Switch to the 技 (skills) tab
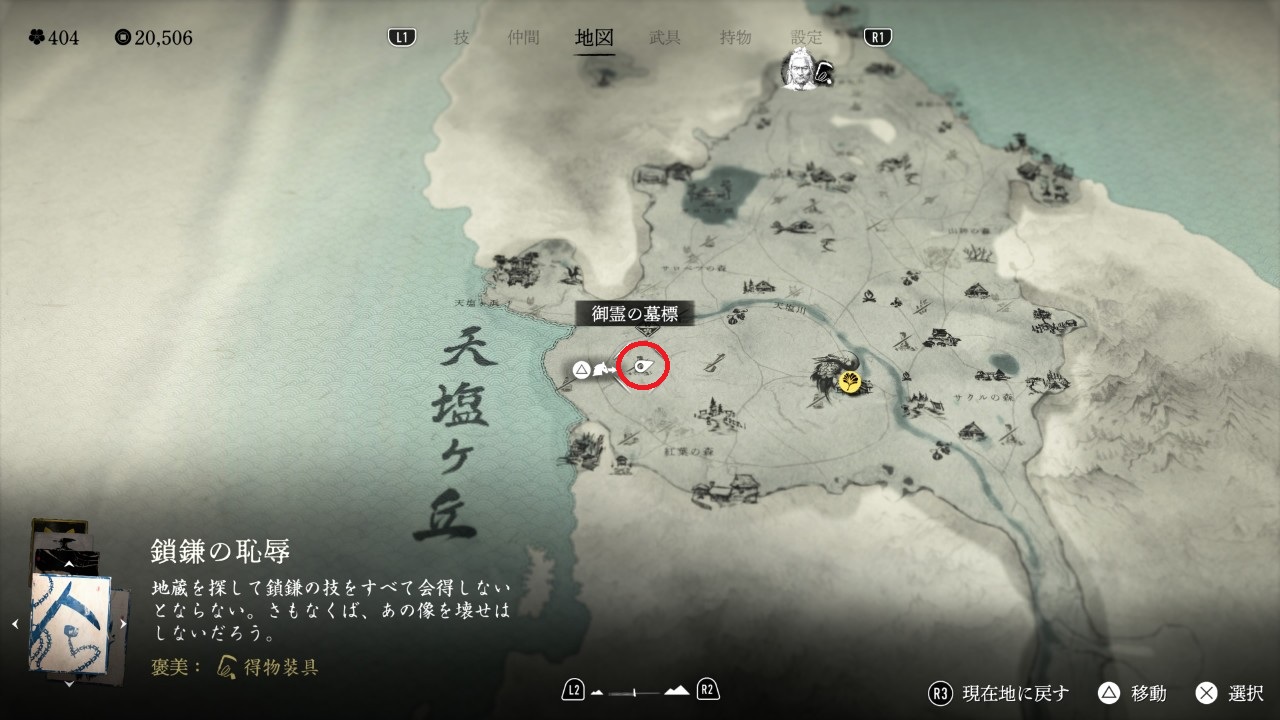This screenshot has width=1280, height=720. (461, 38)
